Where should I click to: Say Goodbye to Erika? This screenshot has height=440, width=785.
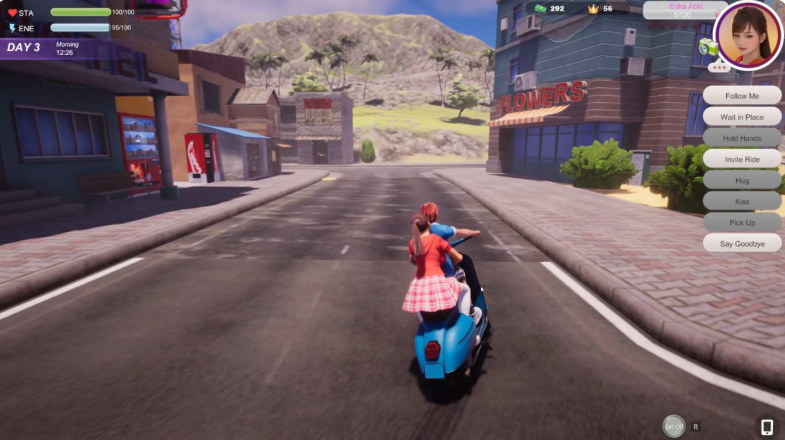point(742,242)
